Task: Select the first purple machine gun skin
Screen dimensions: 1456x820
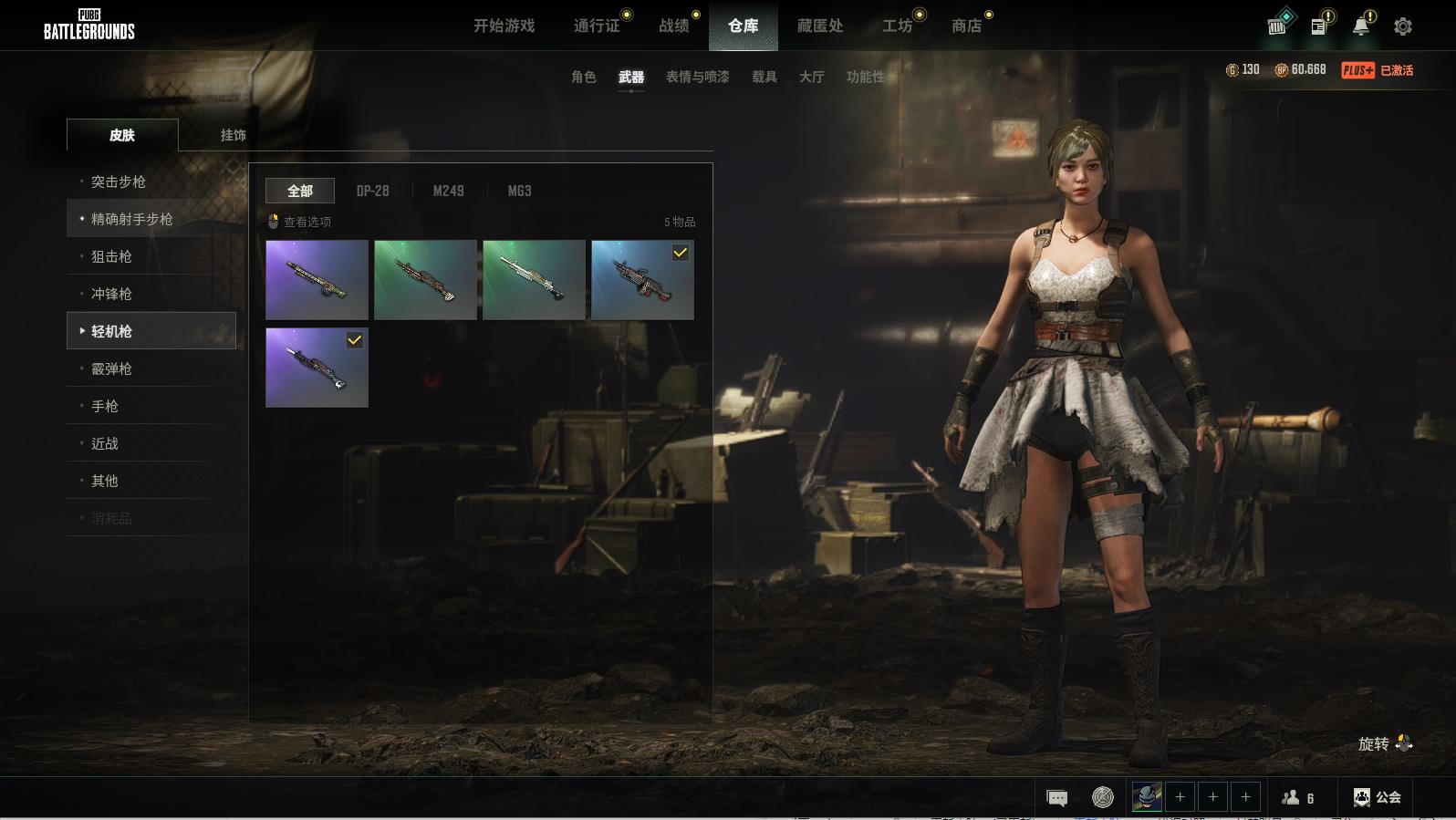Action: 317,280
